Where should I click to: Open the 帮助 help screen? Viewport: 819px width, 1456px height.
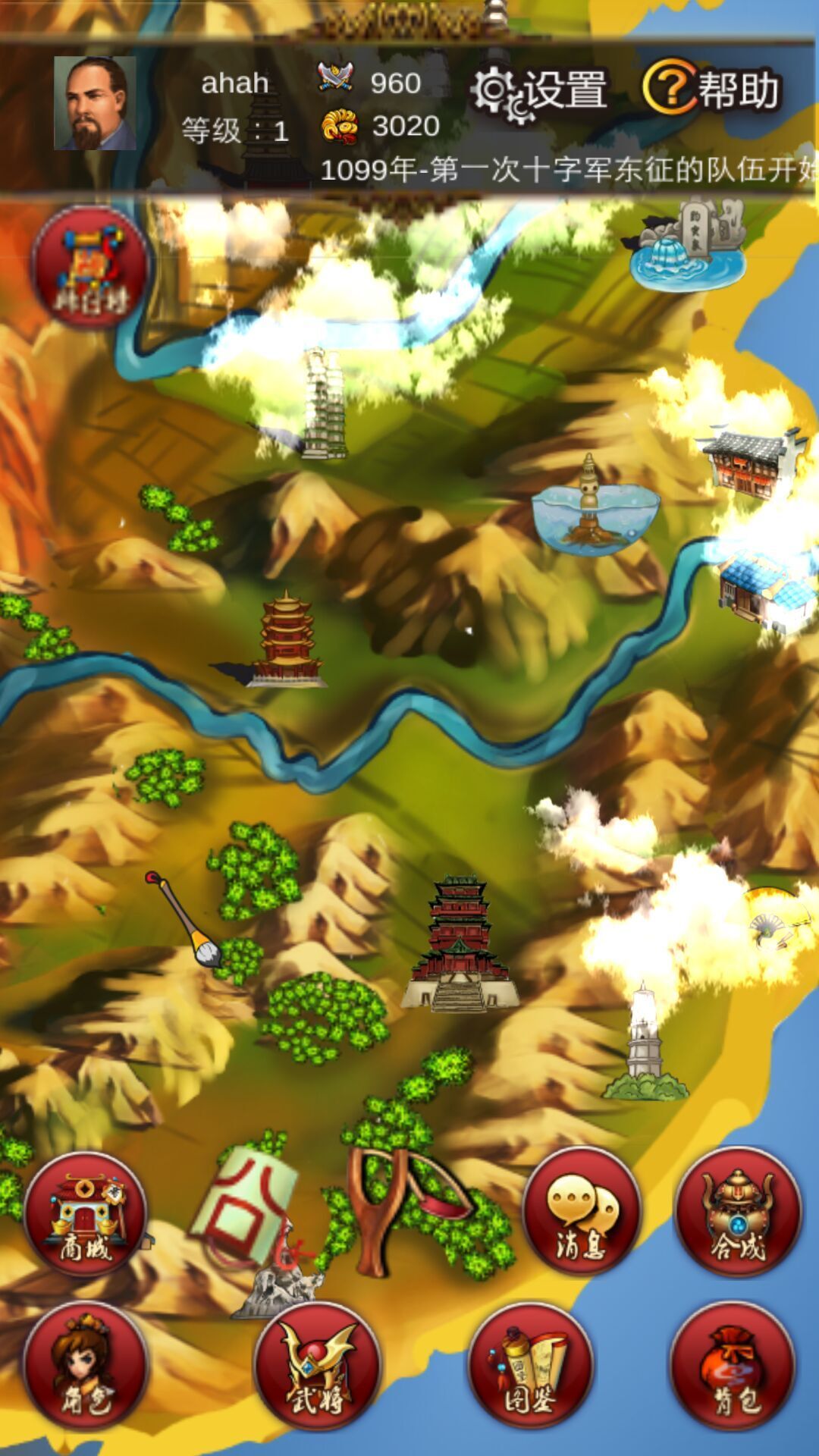711,89
